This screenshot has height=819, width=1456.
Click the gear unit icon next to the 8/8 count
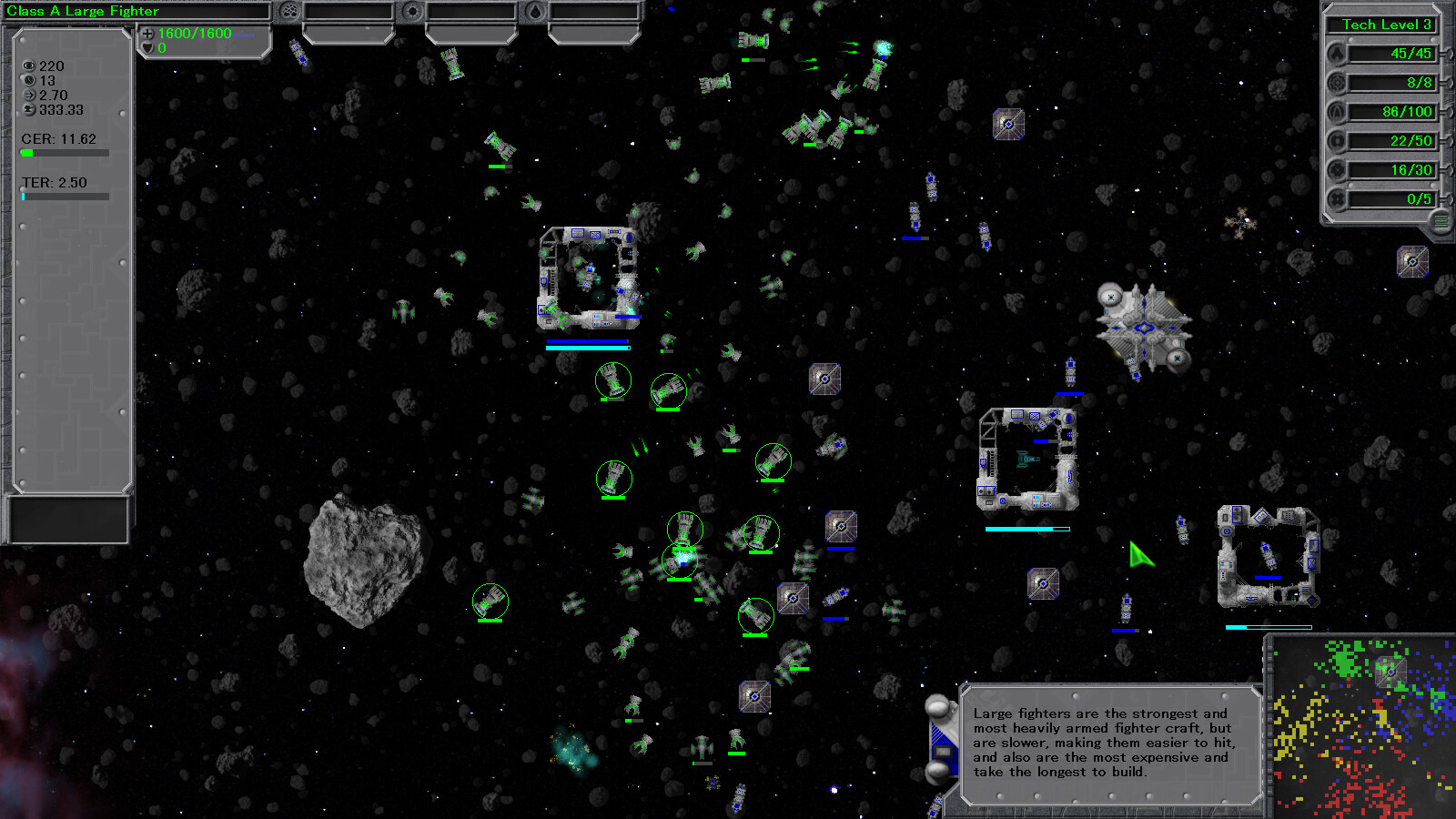[1338, 82]
